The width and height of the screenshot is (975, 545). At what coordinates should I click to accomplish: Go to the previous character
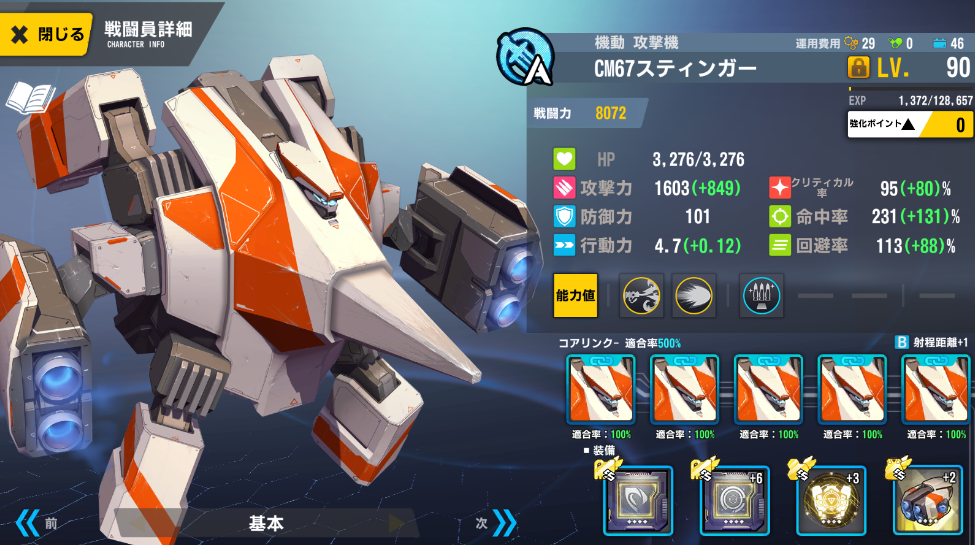click(x=35, y=523)
